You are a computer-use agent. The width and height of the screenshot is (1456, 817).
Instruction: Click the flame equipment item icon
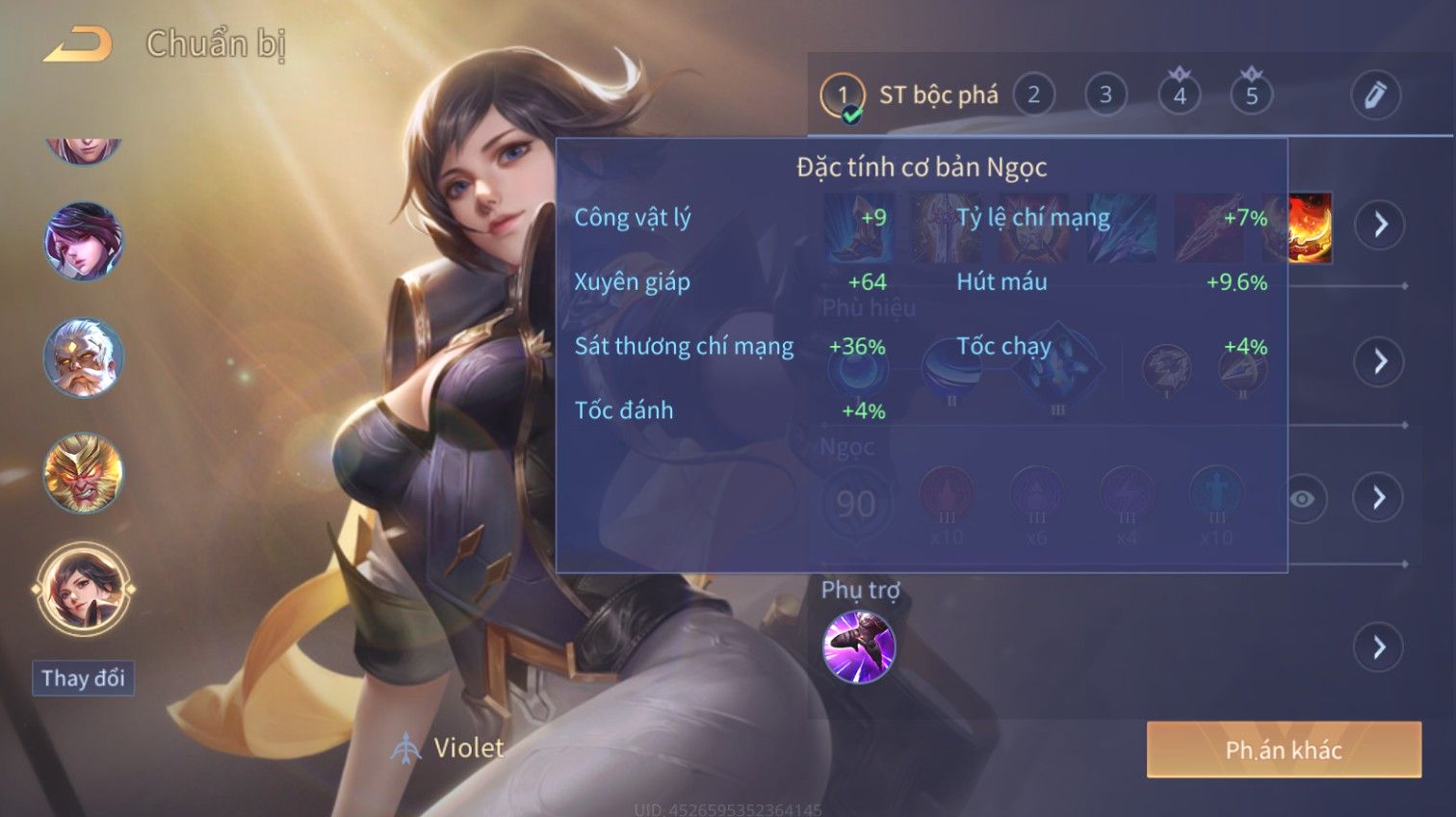(x=1310, y=227)
